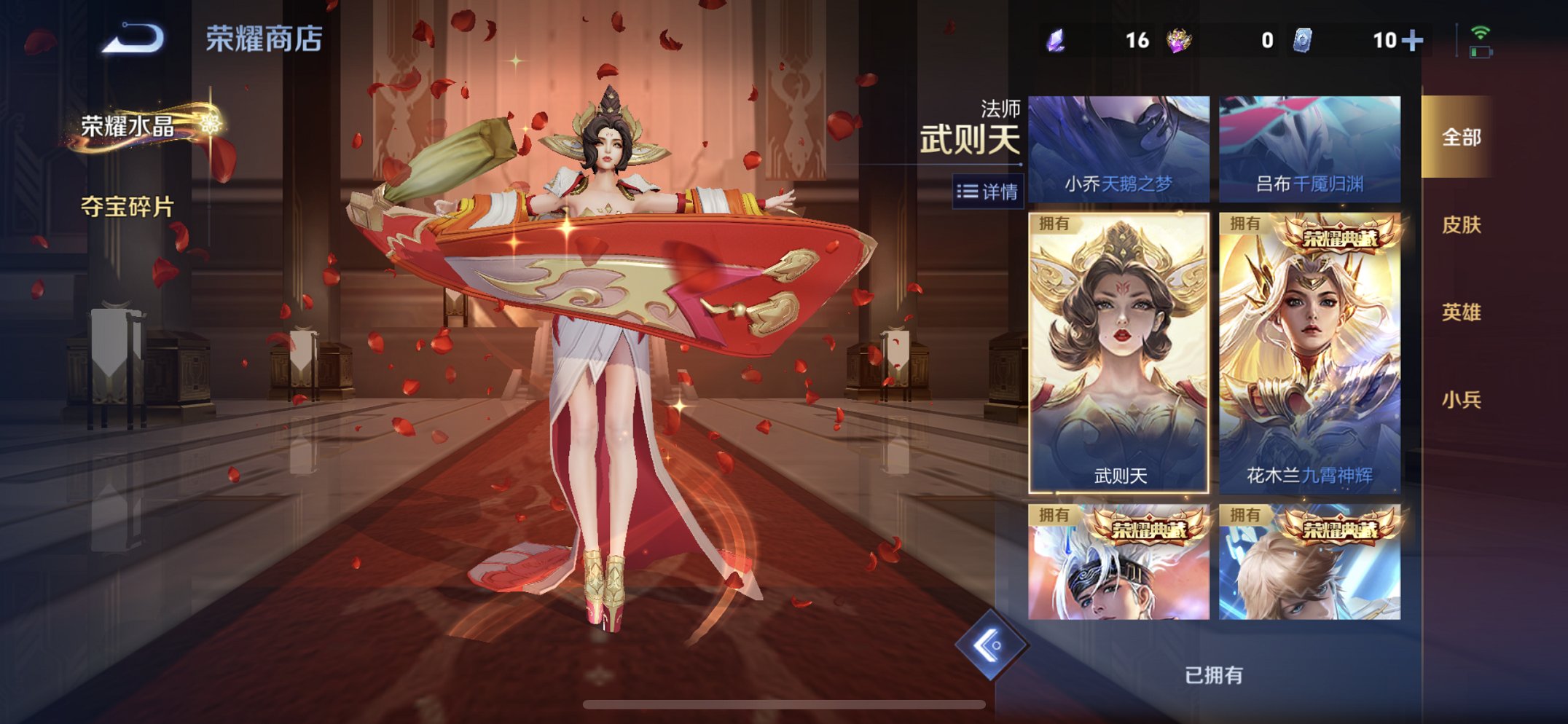Open the honor crystal currency icon
The width and height of the screenshot is (1568, 724).
[x=1058, y=42]
